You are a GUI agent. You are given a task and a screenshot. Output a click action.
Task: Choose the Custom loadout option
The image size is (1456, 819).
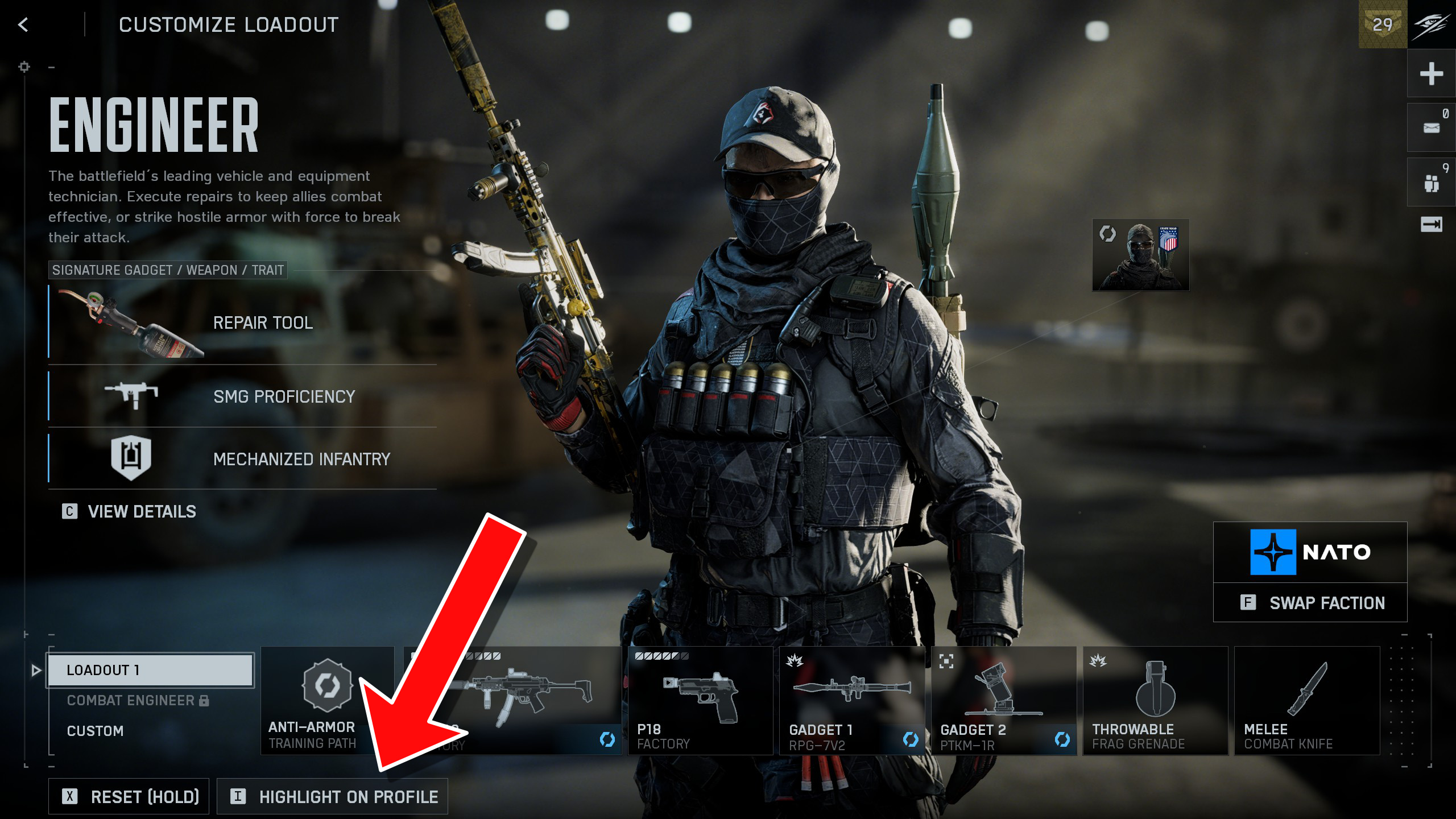tap(96, 731)
